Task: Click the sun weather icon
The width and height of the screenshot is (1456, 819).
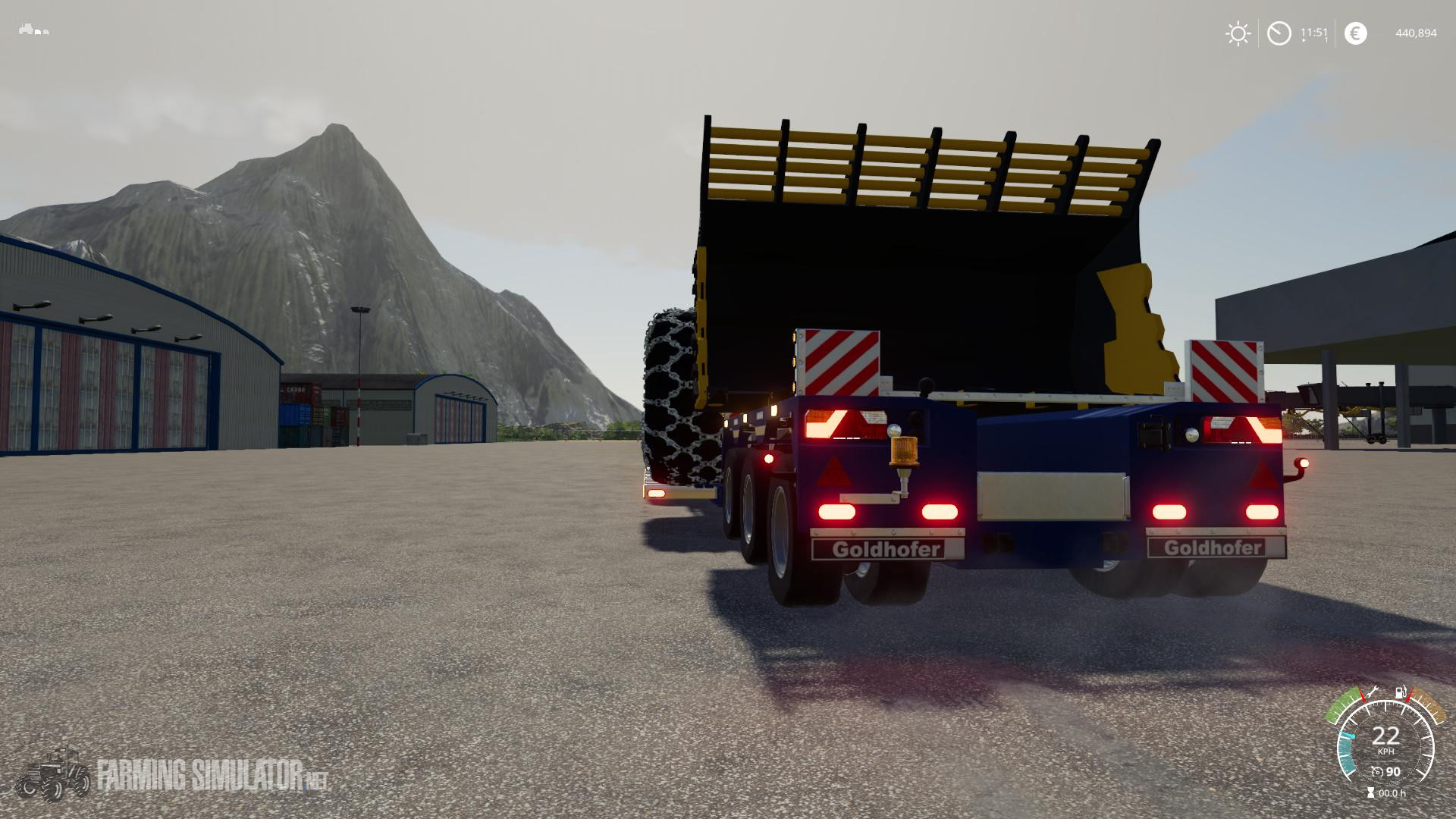Action: pyautogui.click(x=1237, y=33)
